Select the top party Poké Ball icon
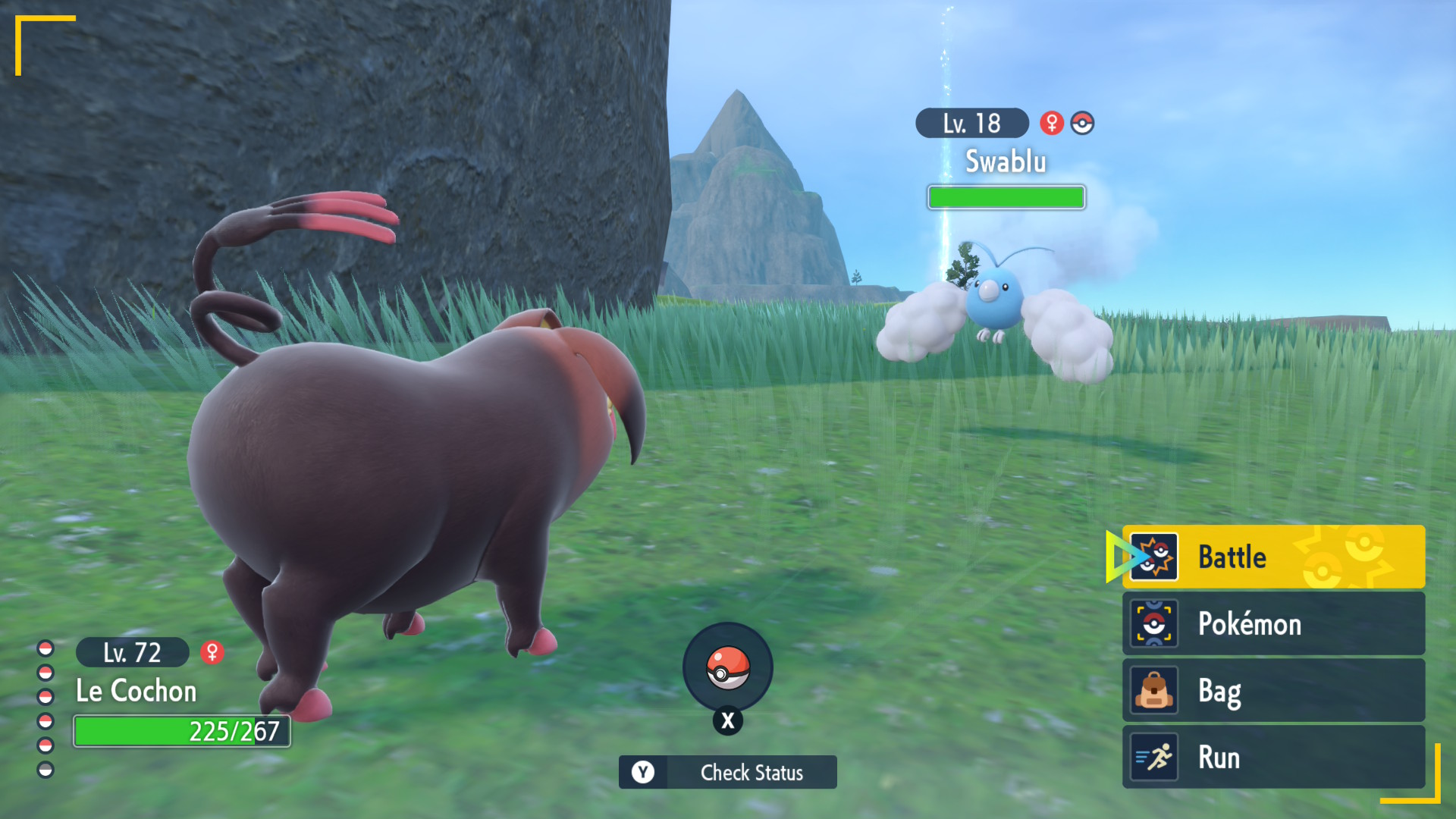Viewport: 1456px width, 819px height. coord(44,648)
